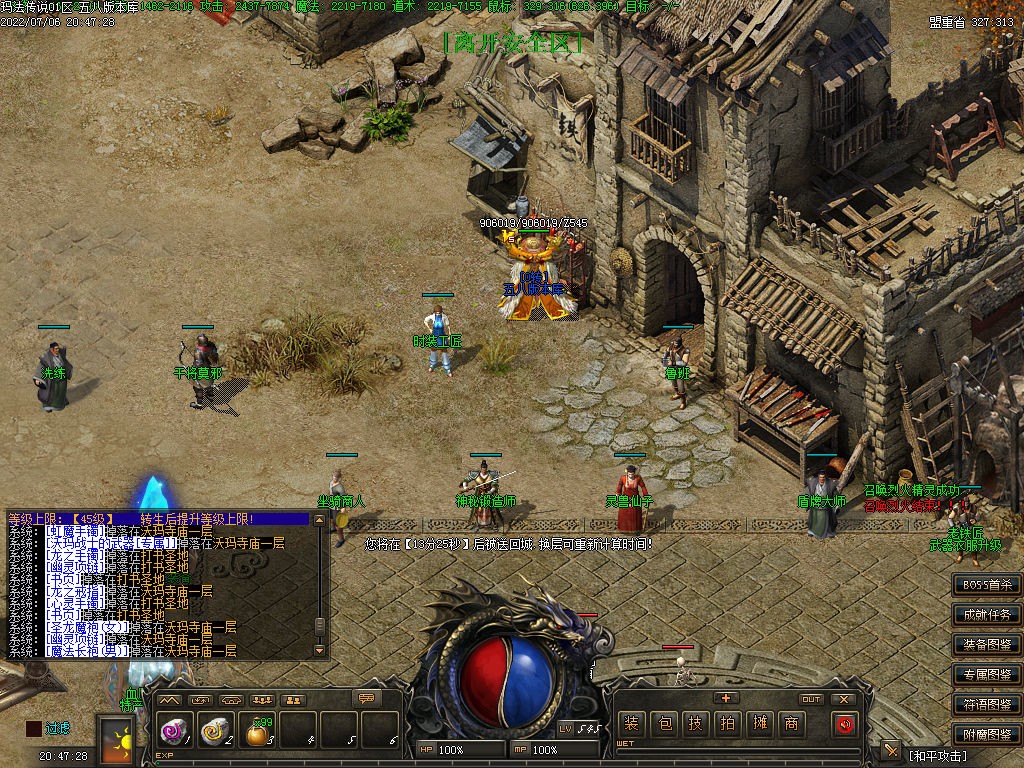Open the 符语图鉴 rune codex
The image size is (1024, 768).
click(986, 704)
